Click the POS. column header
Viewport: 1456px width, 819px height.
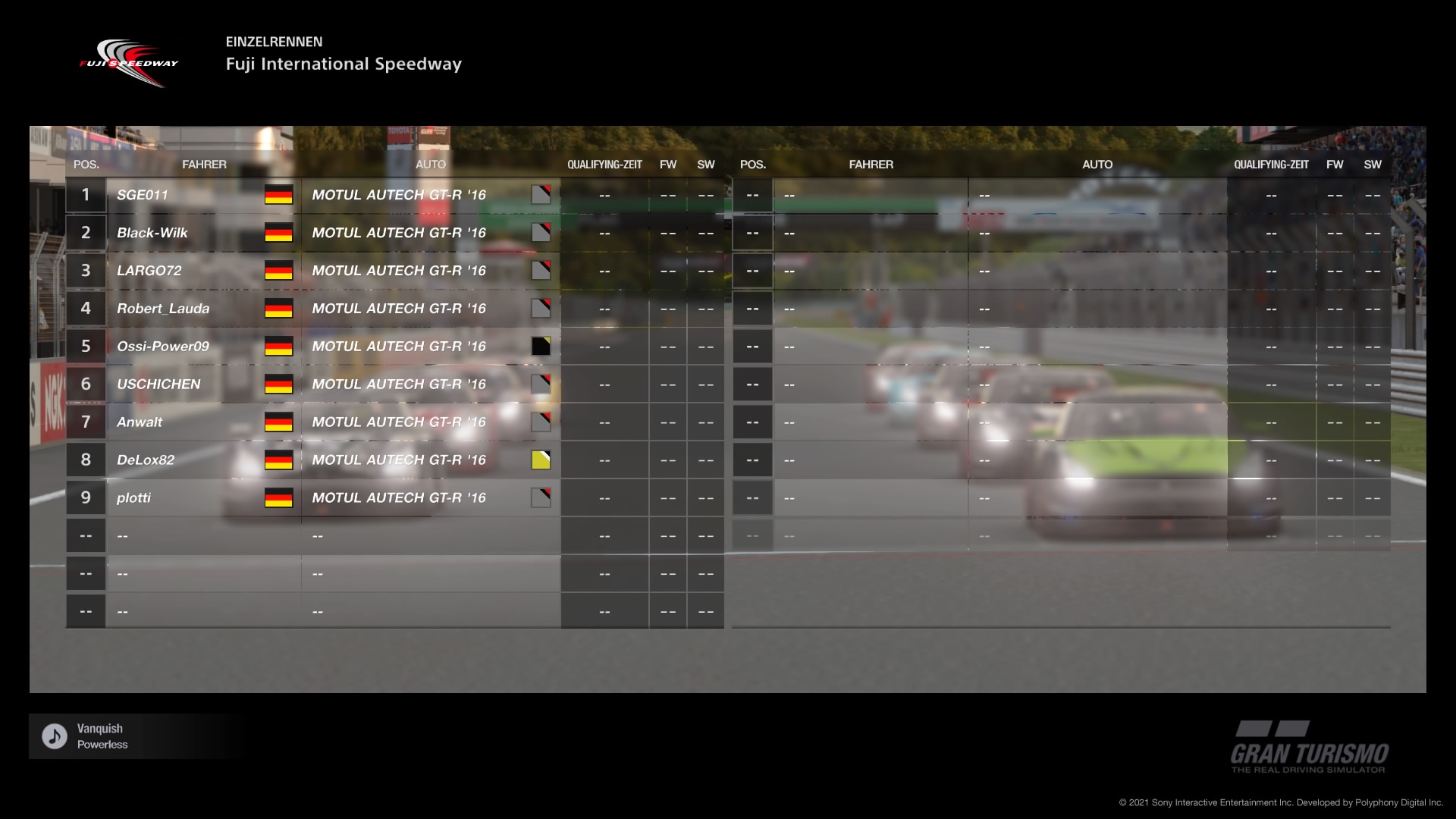click(86, 164)
